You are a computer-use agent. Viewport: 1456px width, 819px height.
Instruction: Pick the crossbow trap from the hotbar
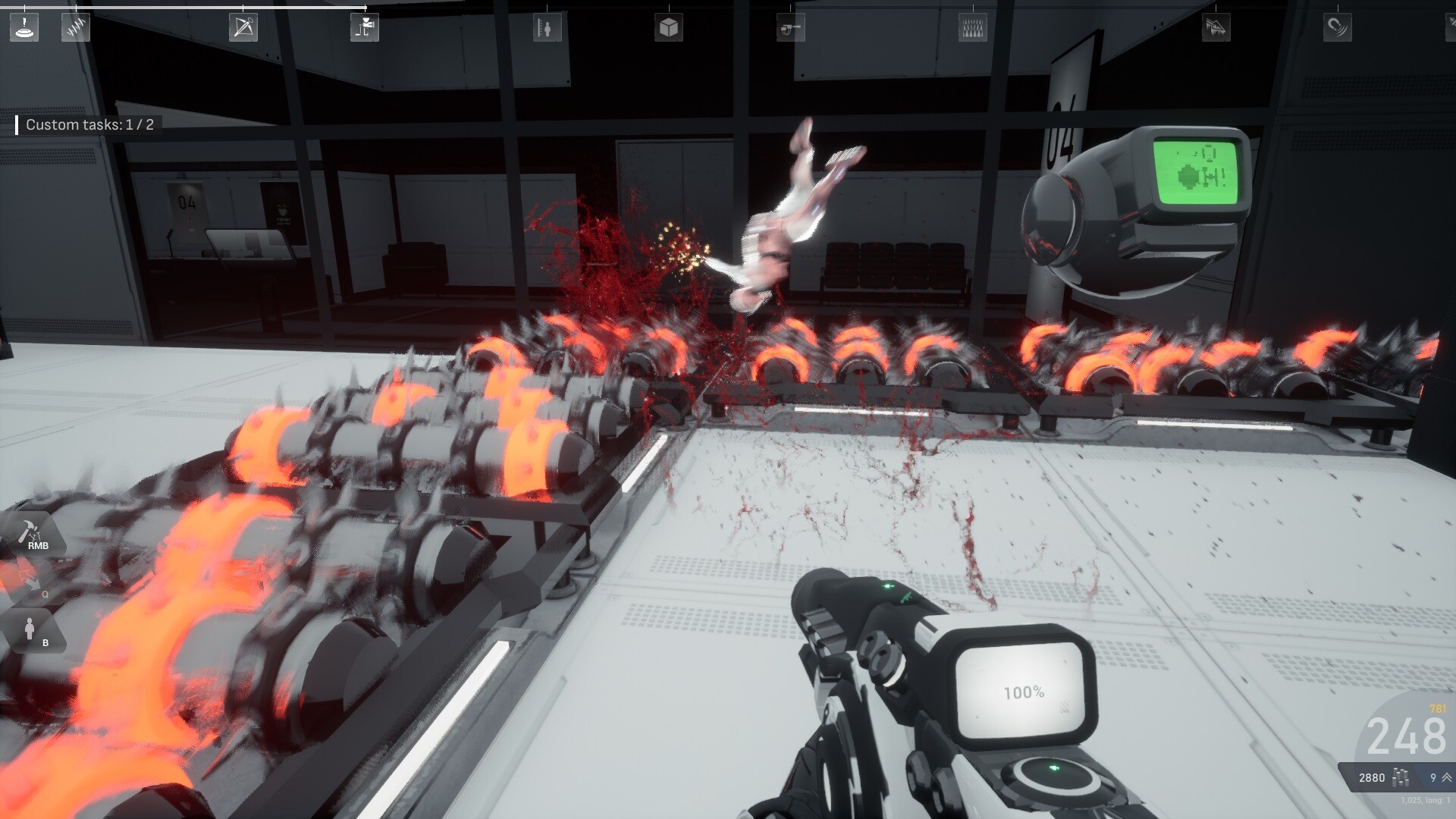(x=244, y=28)
